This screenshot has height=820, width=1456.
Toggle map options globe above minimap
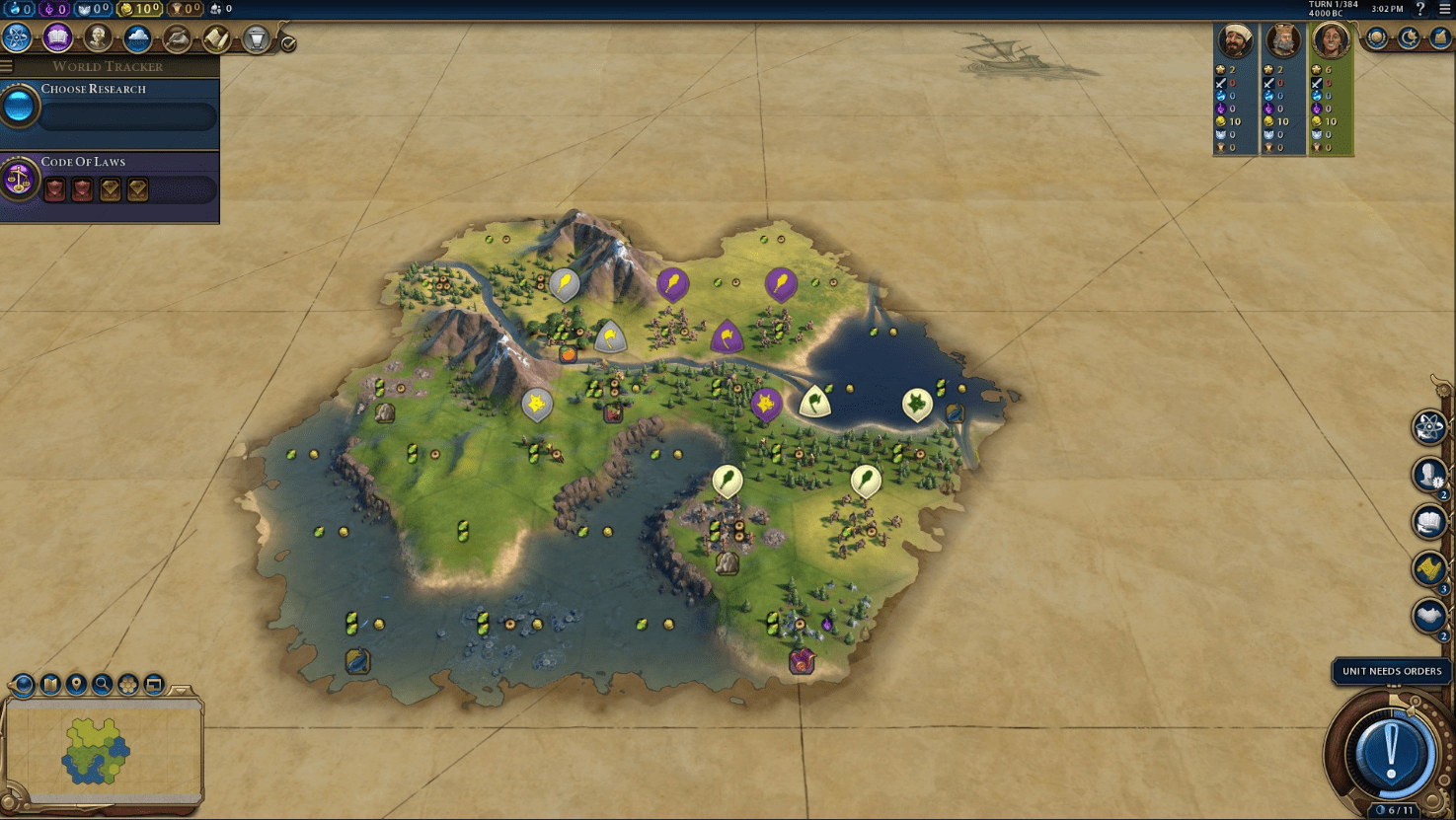[x=22, y=684]
